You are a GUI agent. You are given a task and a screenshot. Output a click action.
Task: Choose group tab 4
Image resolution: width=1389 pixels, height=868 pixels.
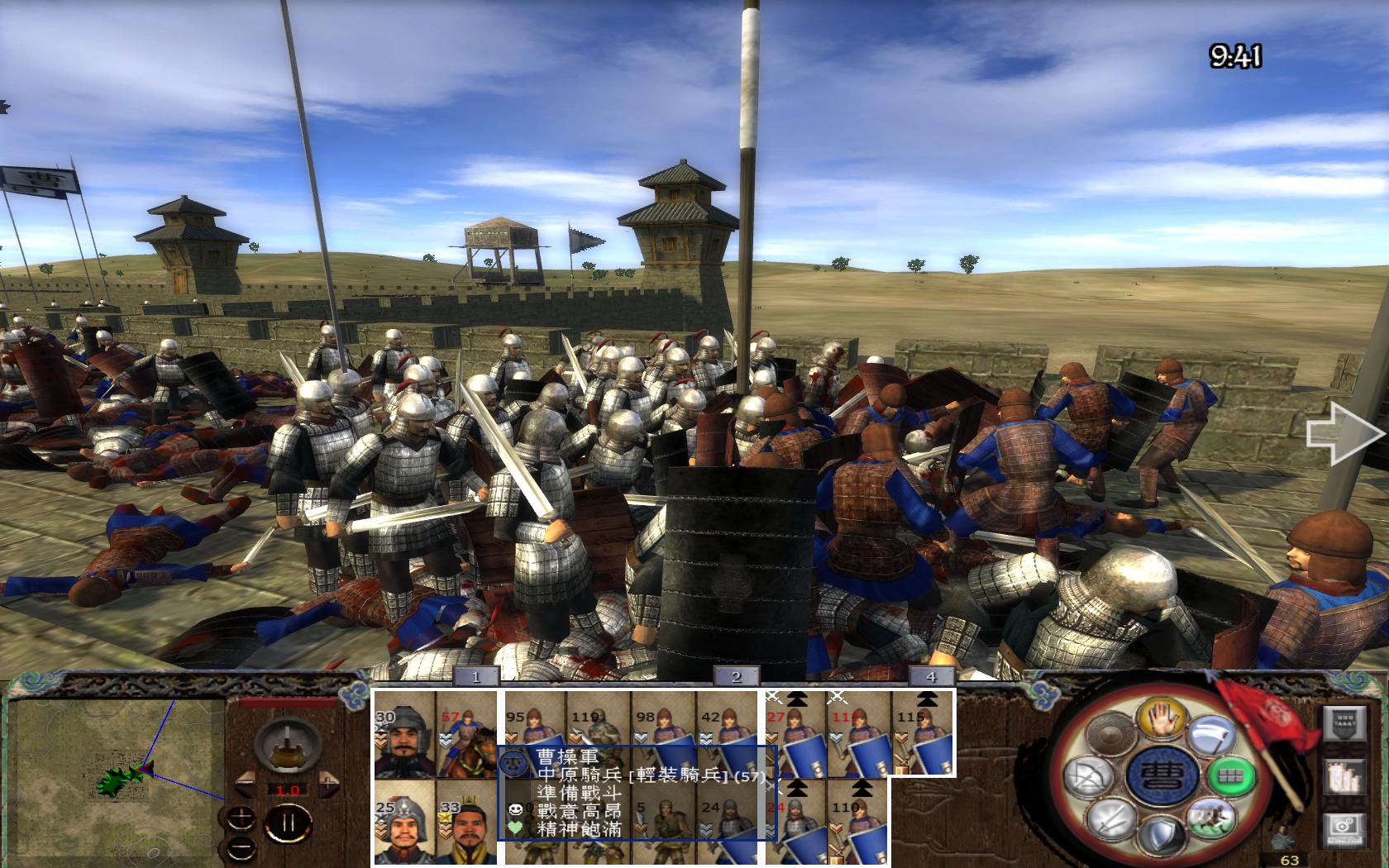click(x=931, y=677)
